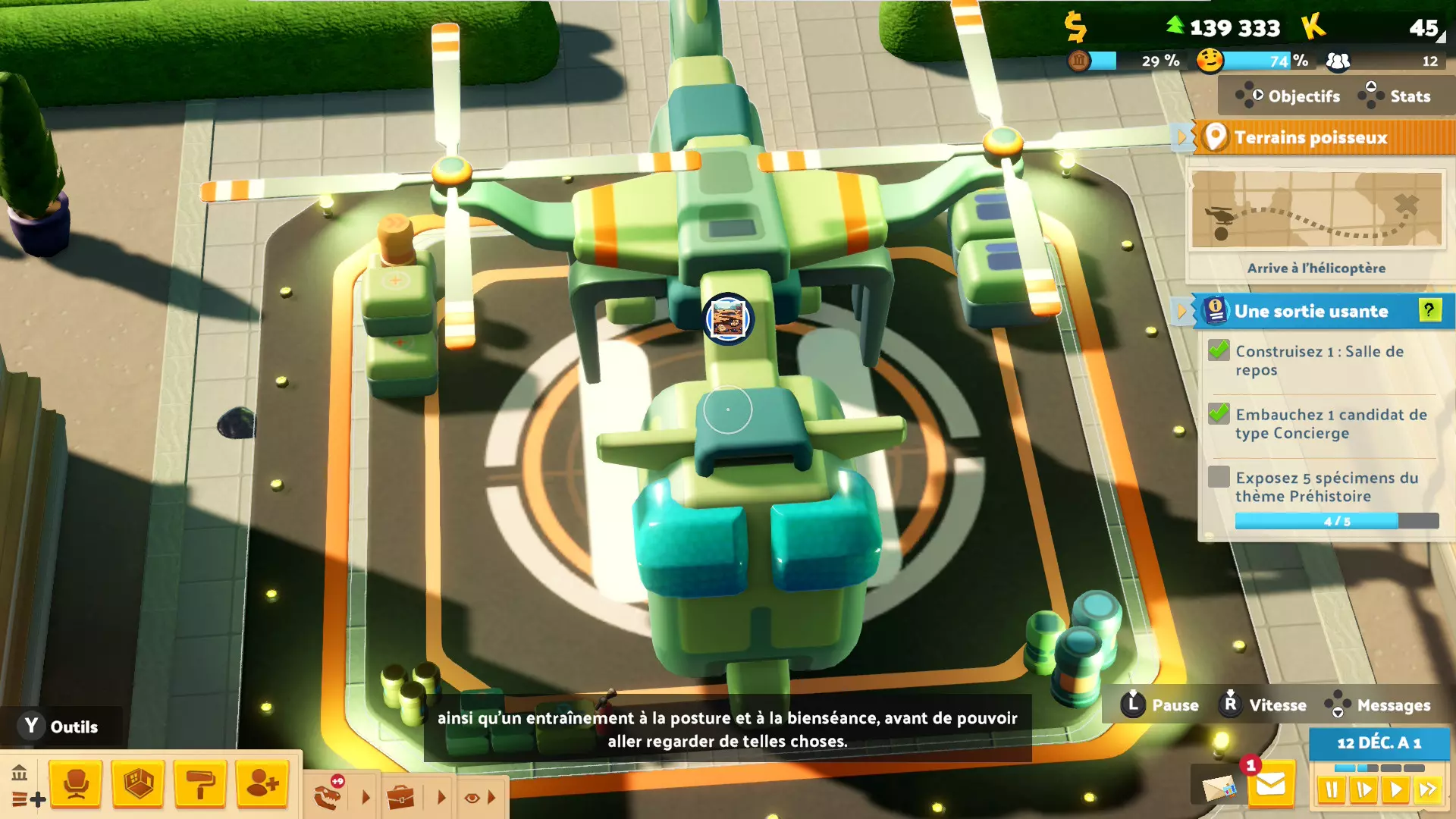The image size is (1456, 819).
Task: Select the paint roller decoration tool
Action: pyautogui.click(x=200, y=783)
